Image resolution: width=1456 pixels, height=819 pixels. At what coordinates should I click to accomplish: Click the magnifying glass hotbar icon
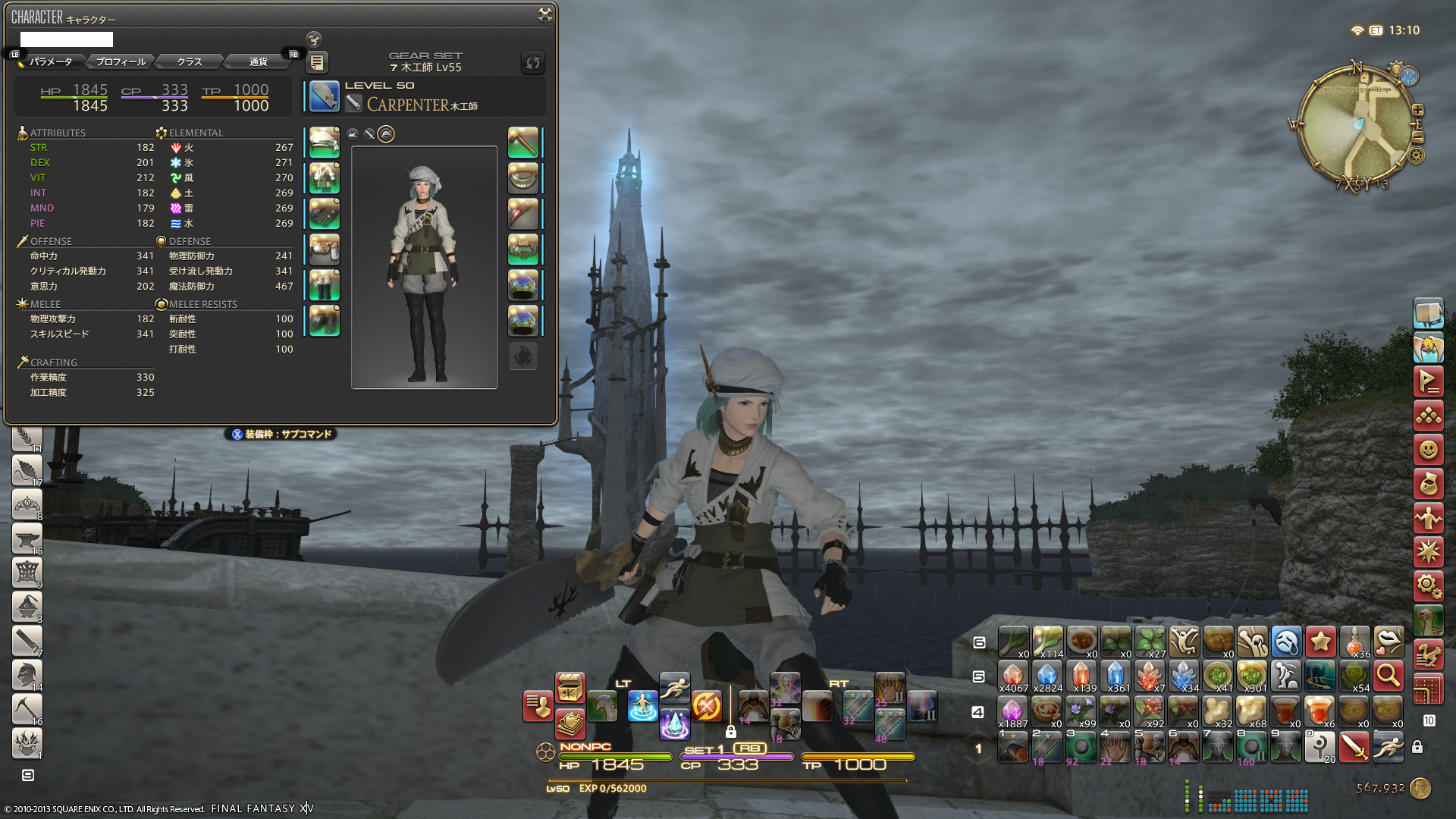pos(1389,674)
